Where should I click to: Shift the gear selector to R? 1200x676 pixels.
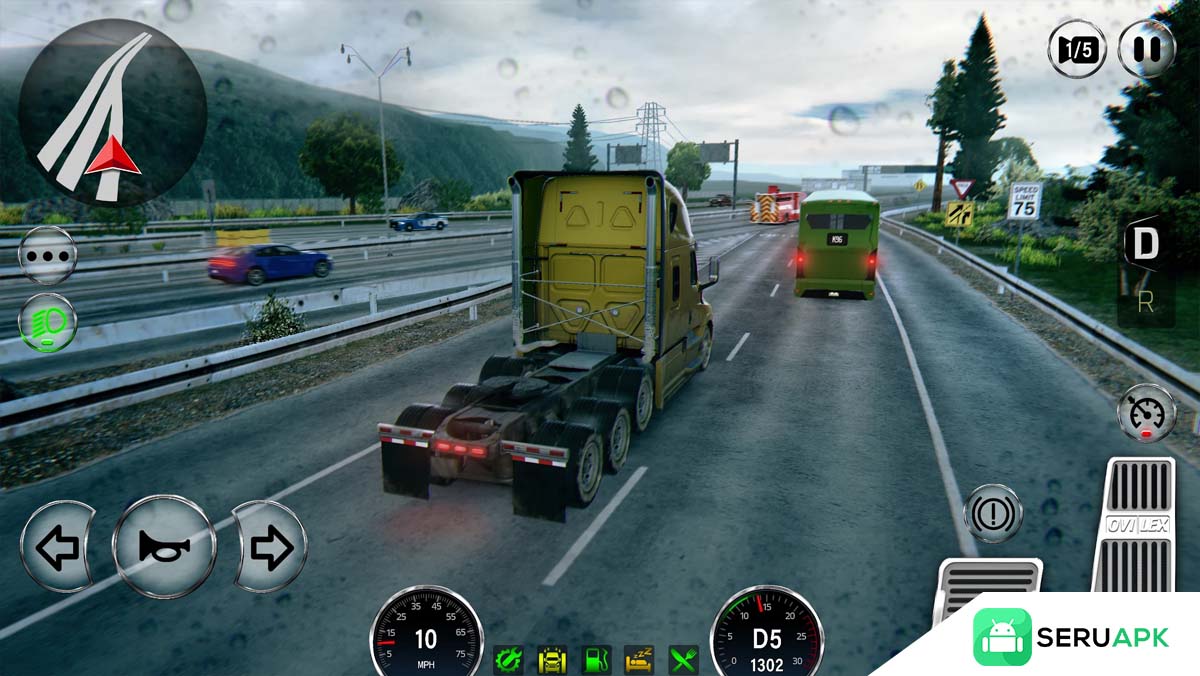click(1145, 303)
